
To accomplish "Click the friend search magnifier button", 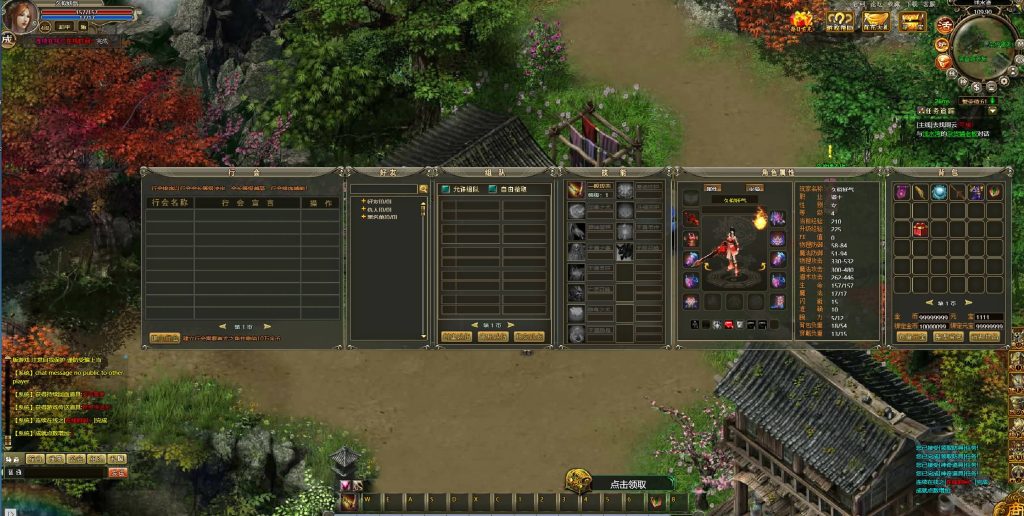I will (423, 189).
